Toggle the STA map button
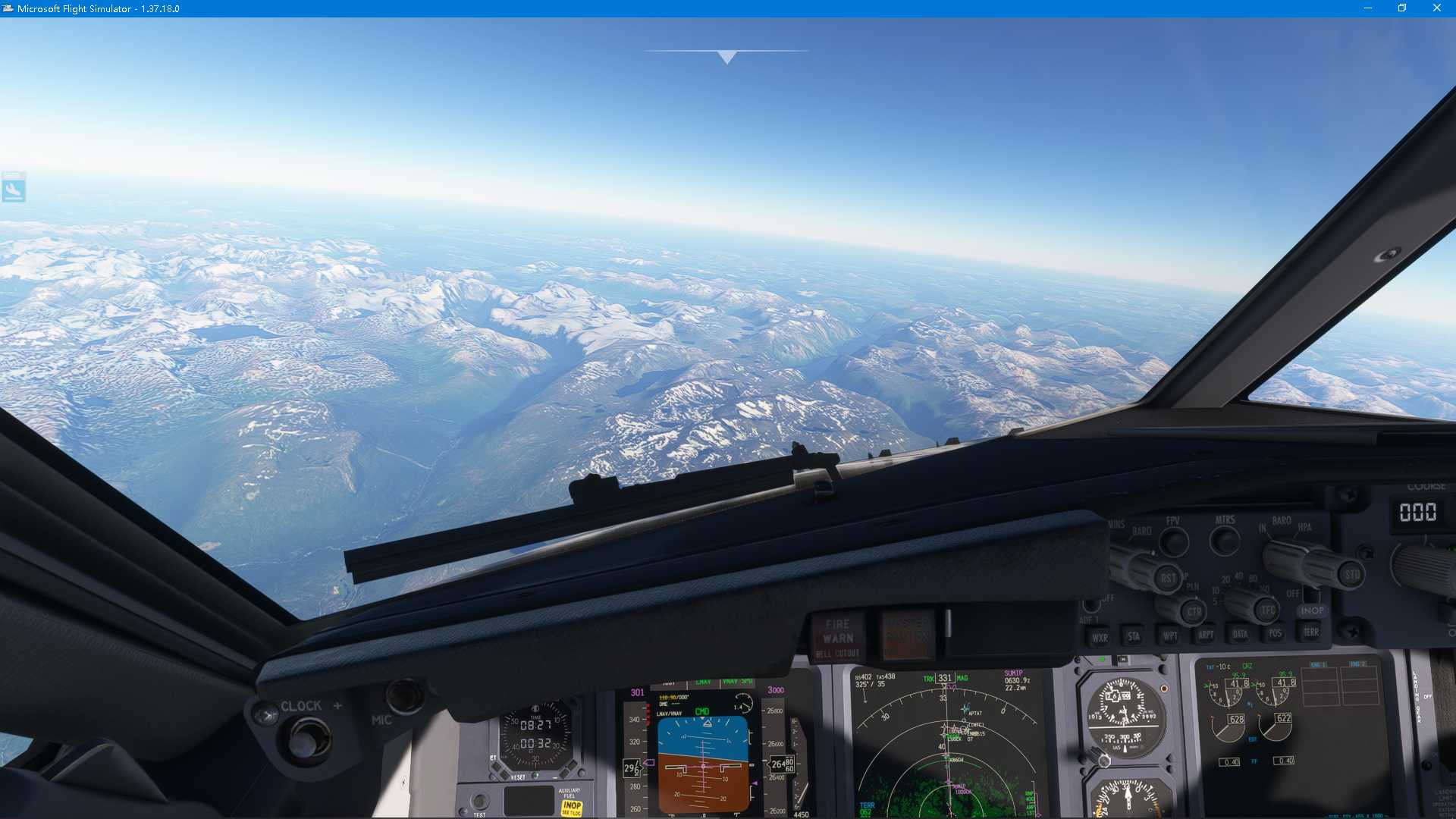 (1134, 637)
